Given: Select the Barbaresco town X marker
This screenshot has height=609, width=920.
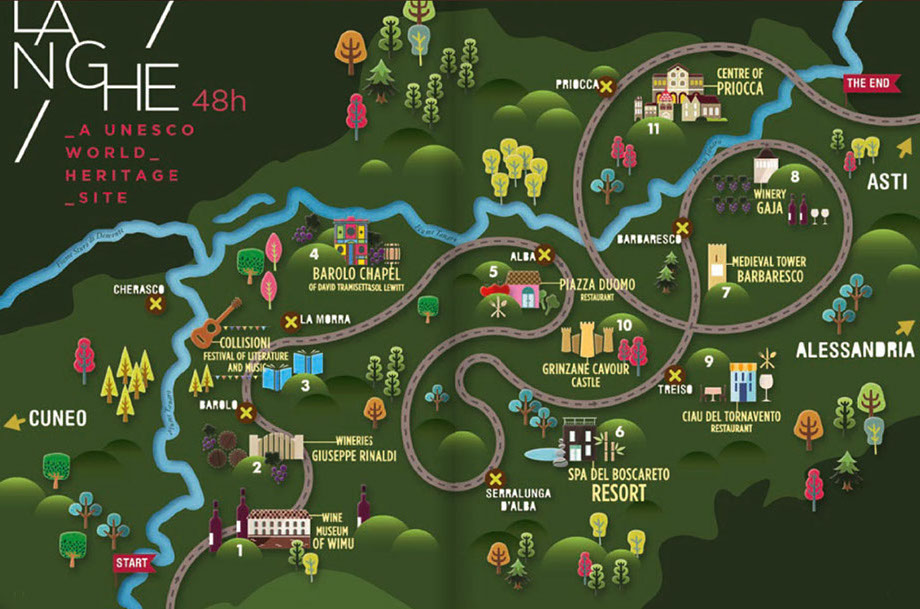Looking at the screenshot, I should tap(683, 227).
